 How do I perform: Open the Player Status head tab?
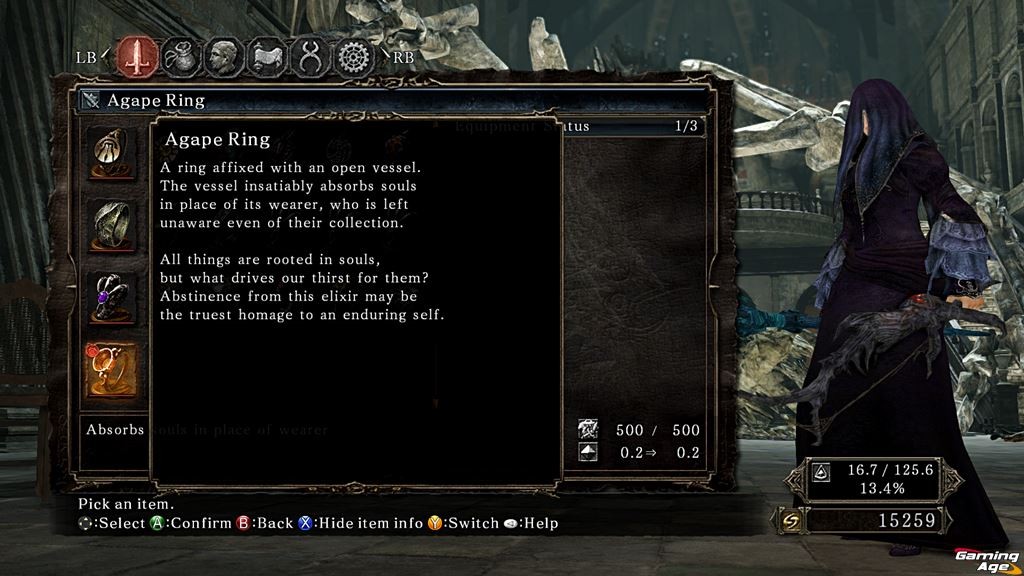click(x=222, y=57)
